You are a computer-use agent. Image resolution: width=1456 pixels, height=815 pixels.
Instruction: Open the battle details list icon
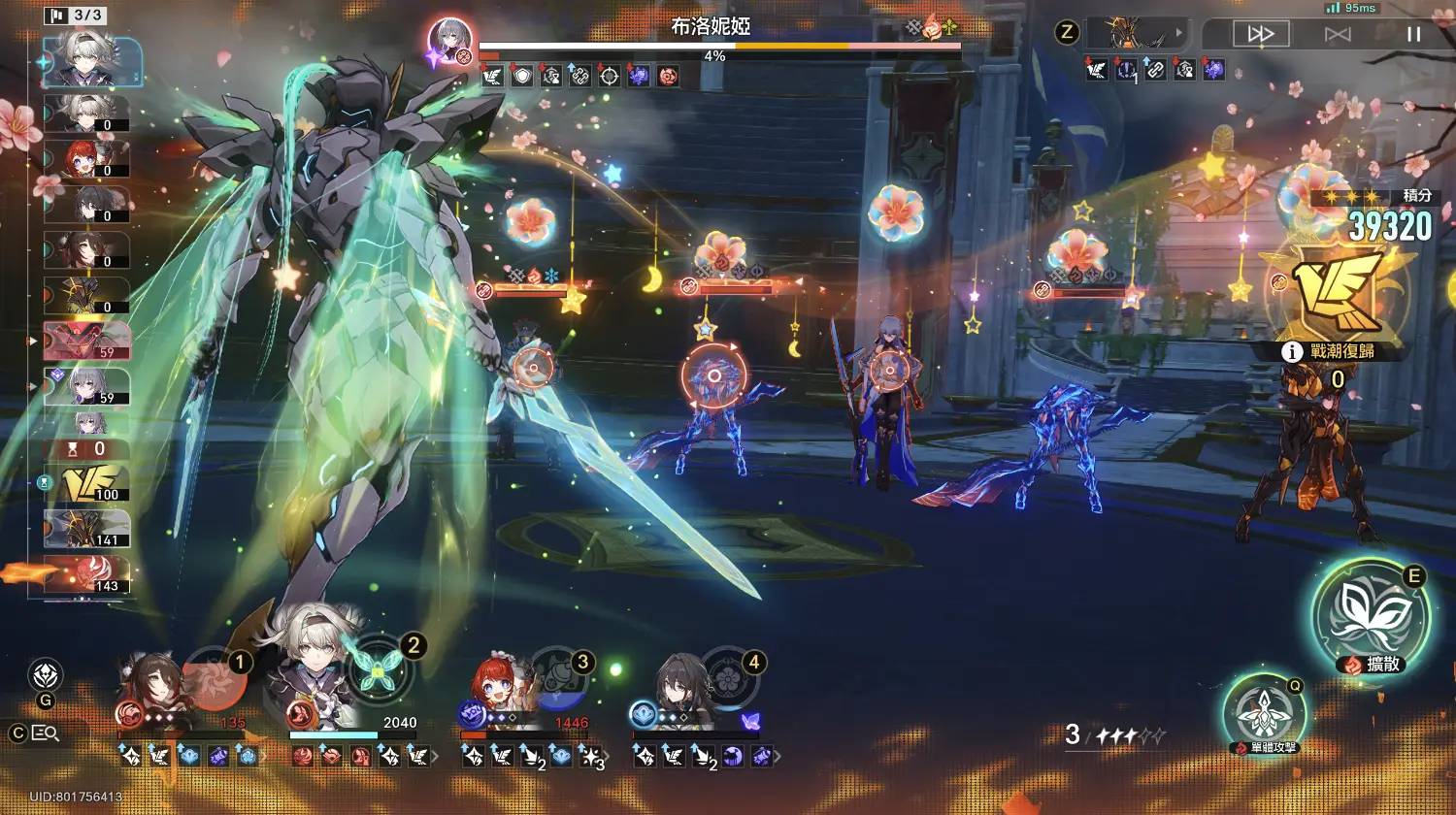[x=45, y=733]
